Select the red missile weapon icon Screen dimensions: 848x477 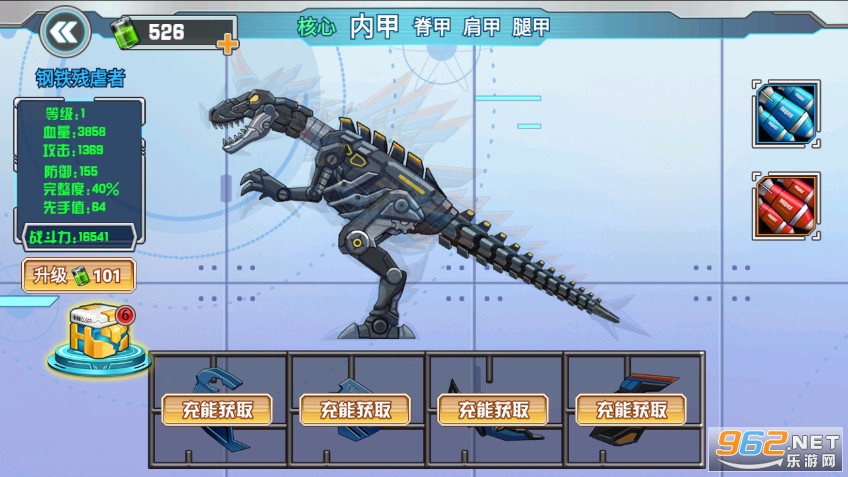click(787, 206)
